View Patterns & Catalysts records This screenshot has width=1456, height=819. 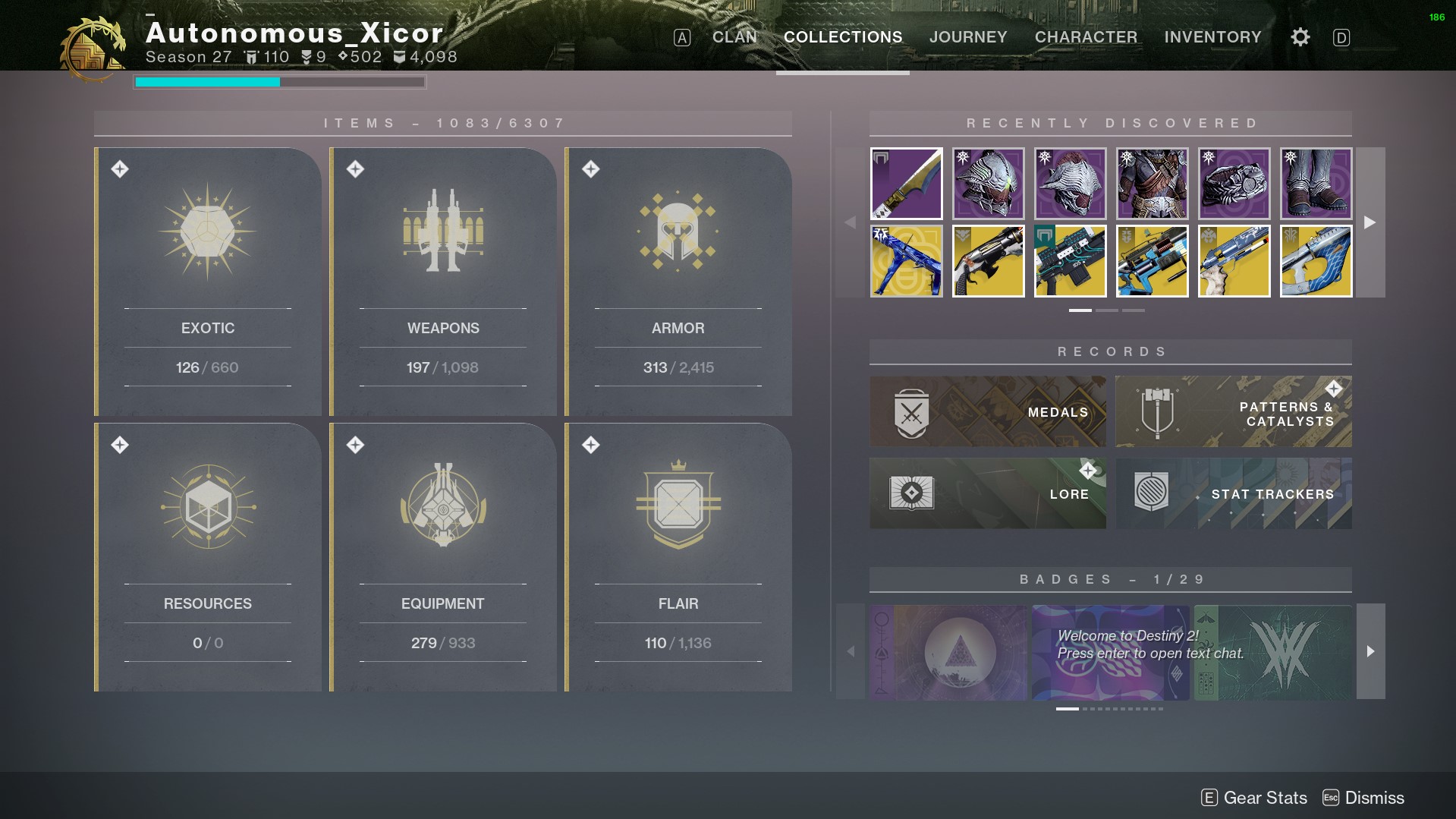1233,411
